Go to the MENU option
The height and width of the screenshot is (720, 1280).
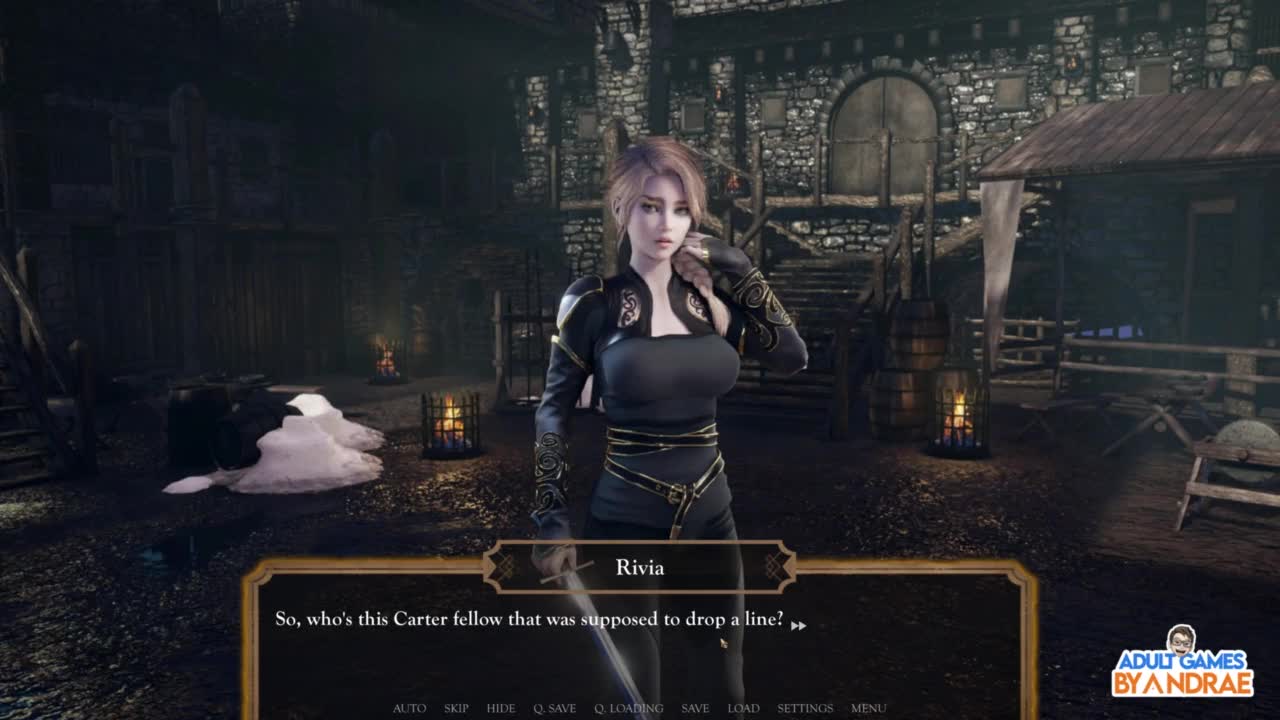coord(868,708)
